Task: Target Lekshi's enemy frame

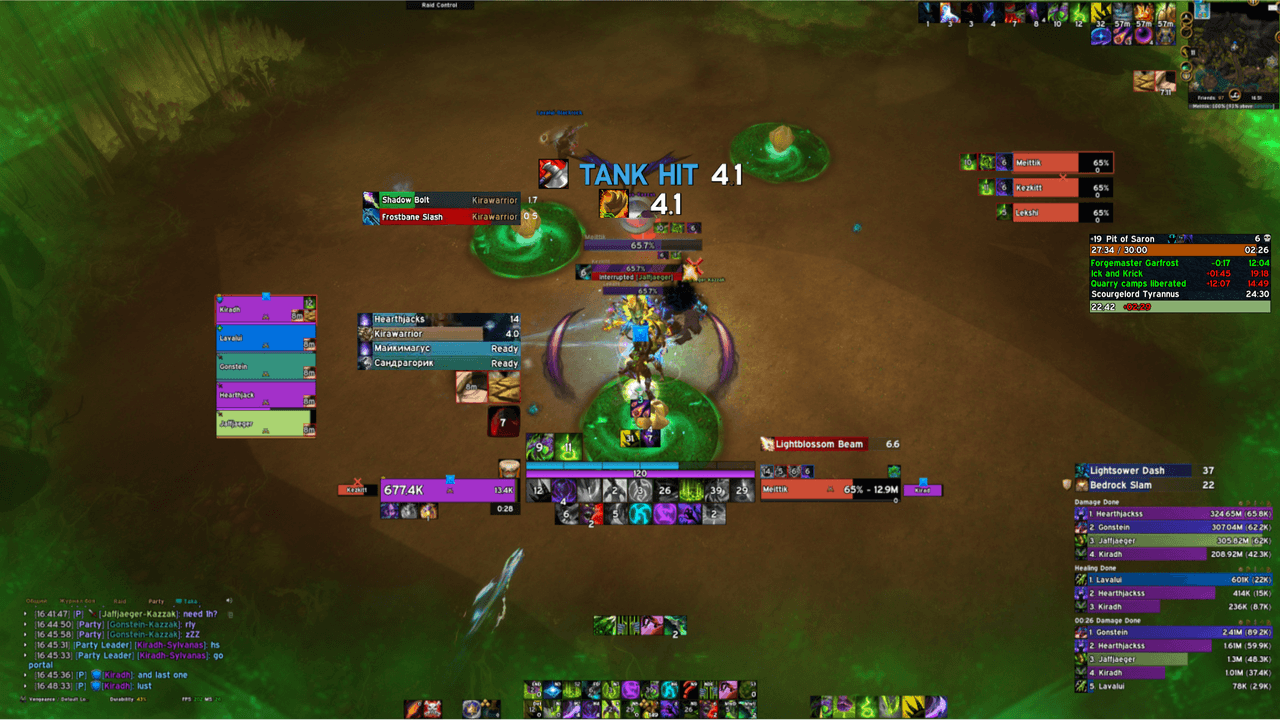Action: (x=1045, y=212)
